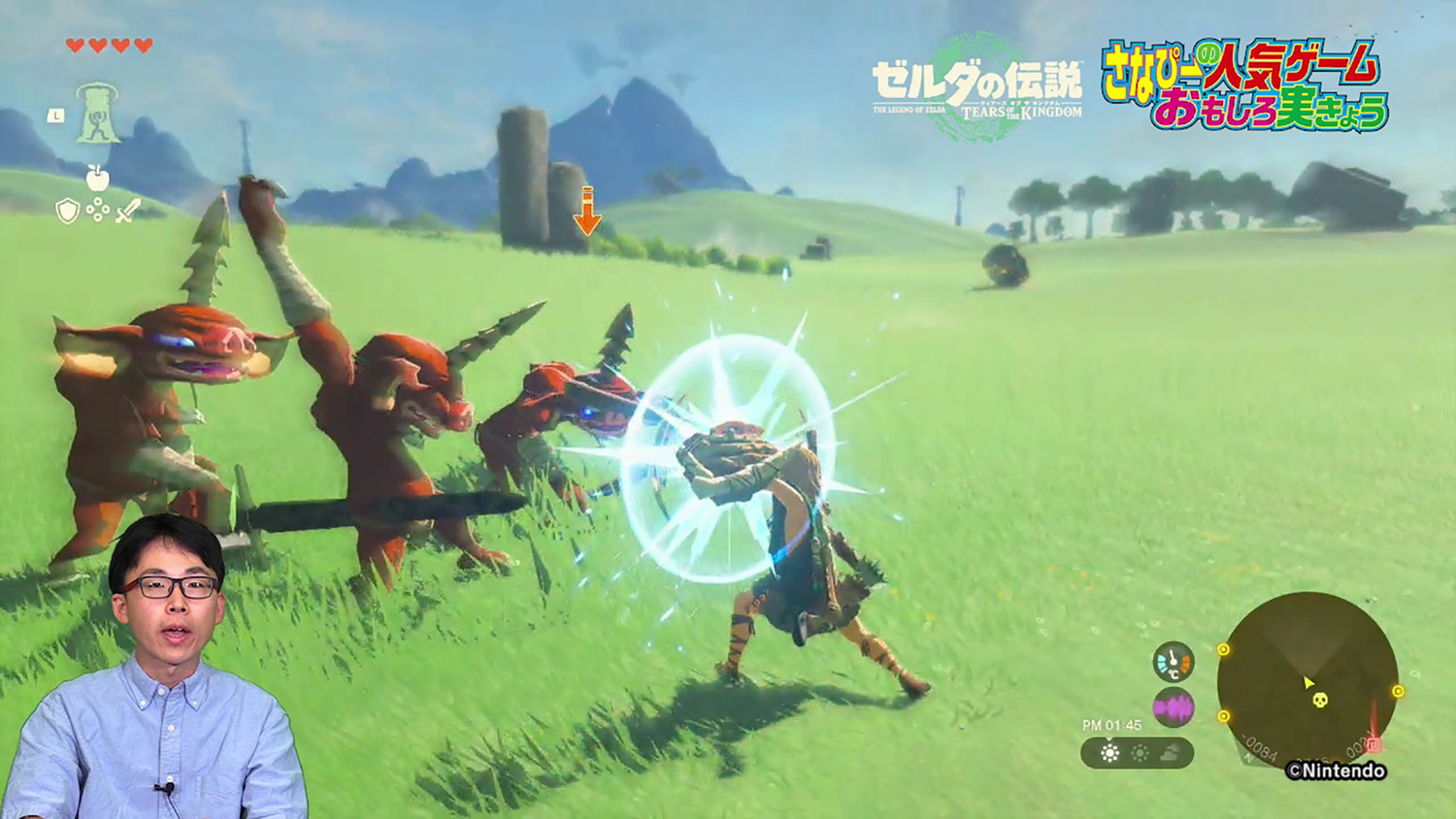Click the four-dot d-pad indicator
The width and height of the screenshot is (1456, 819).
pos(97,210)
